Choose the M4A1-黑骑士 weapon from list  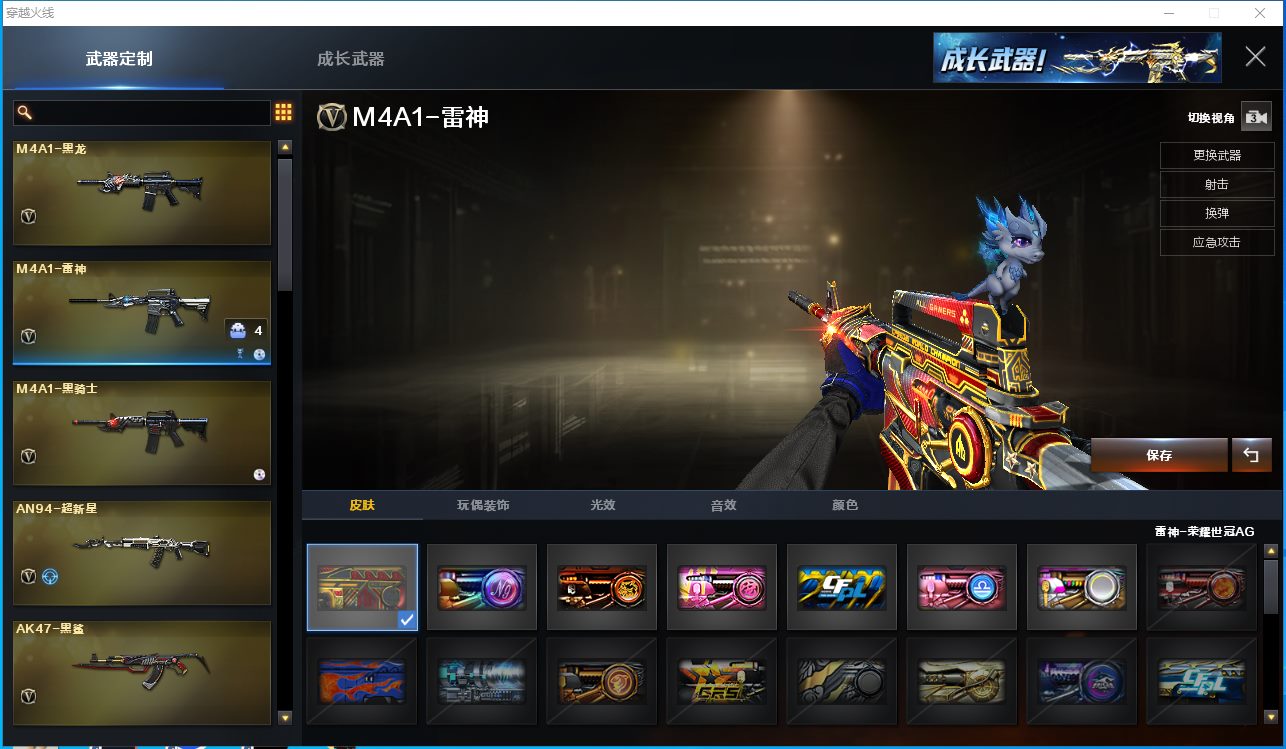point(142,432)
